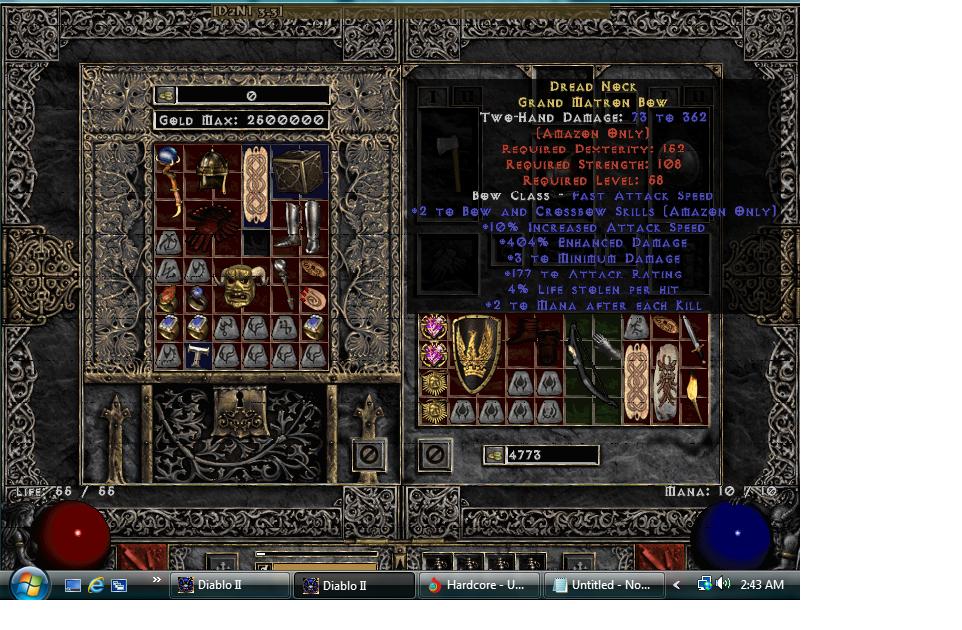Withdraw gold using the stash gold button
This screenshot has width=962, height=630.
coord(166,95)
